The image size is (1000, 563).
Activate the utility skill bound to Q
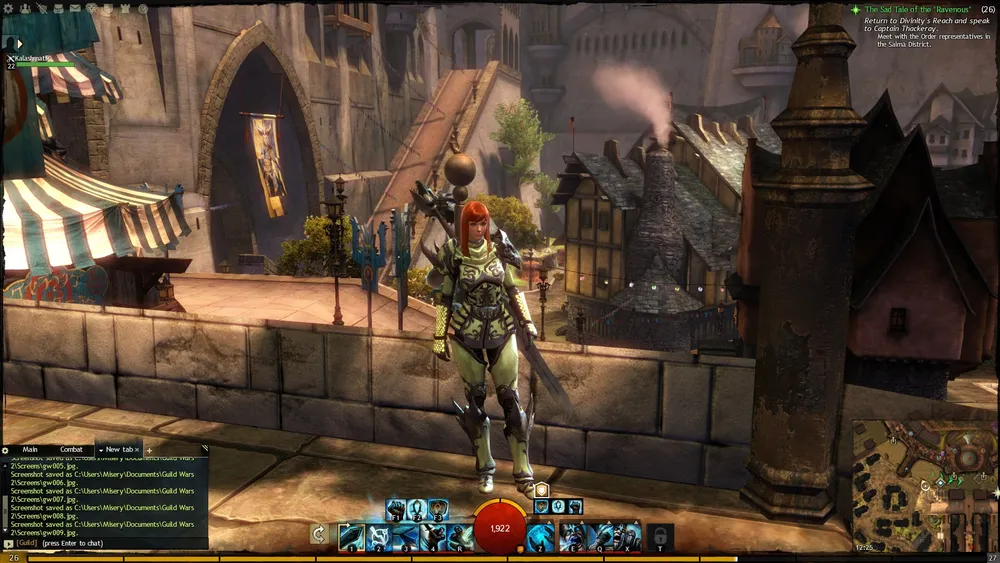600,536
